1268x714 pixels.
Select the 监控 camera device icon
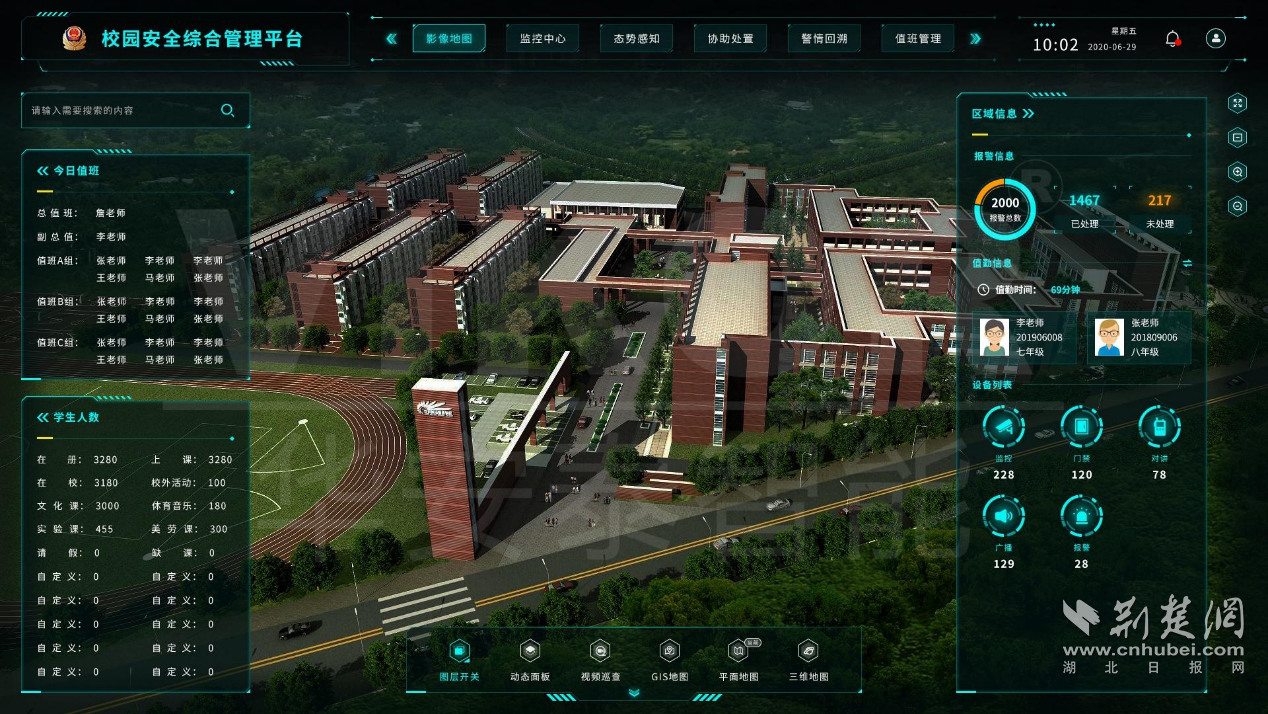tap(1004, 428)
